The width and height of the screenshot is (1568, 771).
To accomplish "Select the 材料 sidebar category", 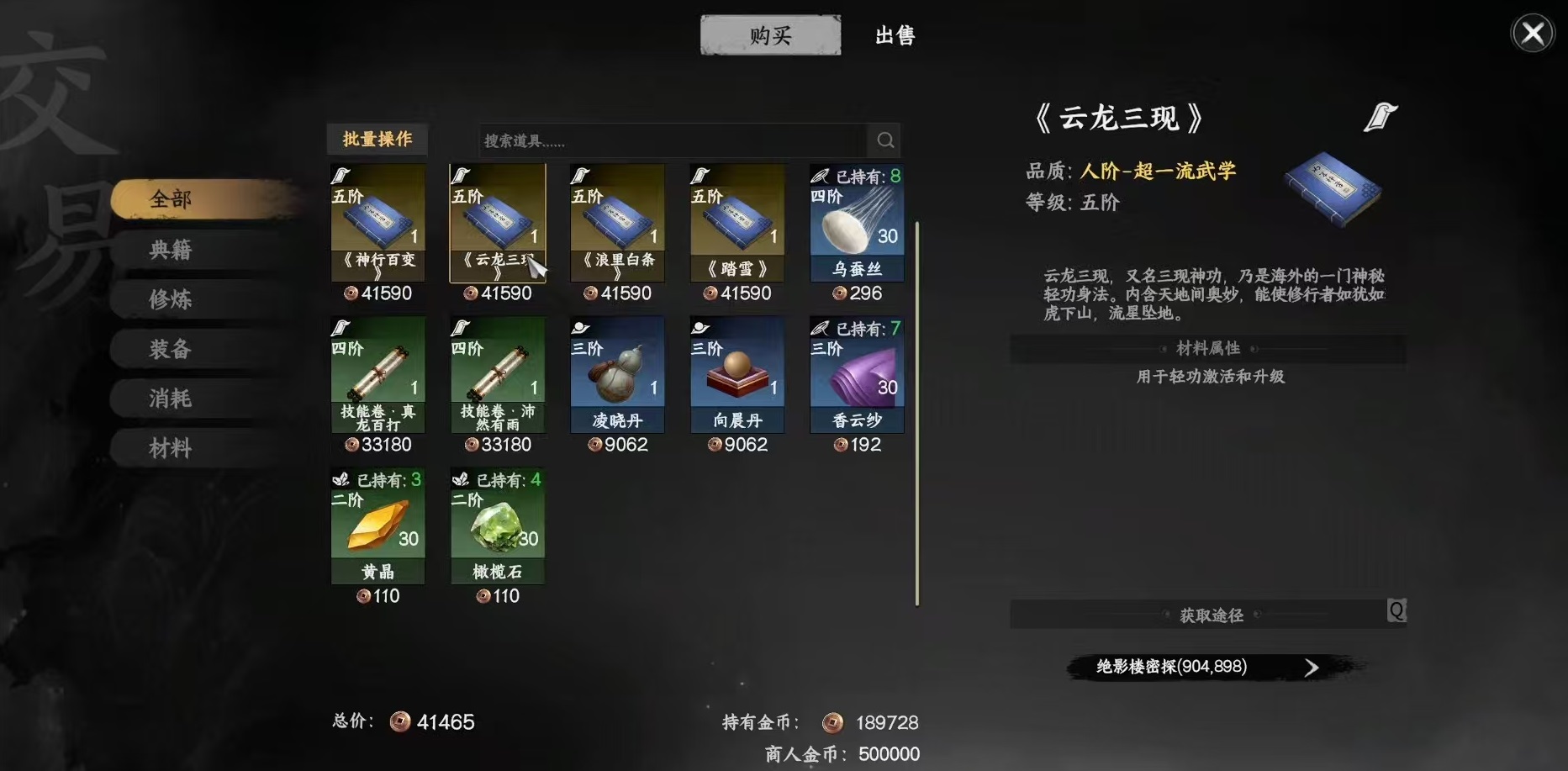I will point(172,447).
